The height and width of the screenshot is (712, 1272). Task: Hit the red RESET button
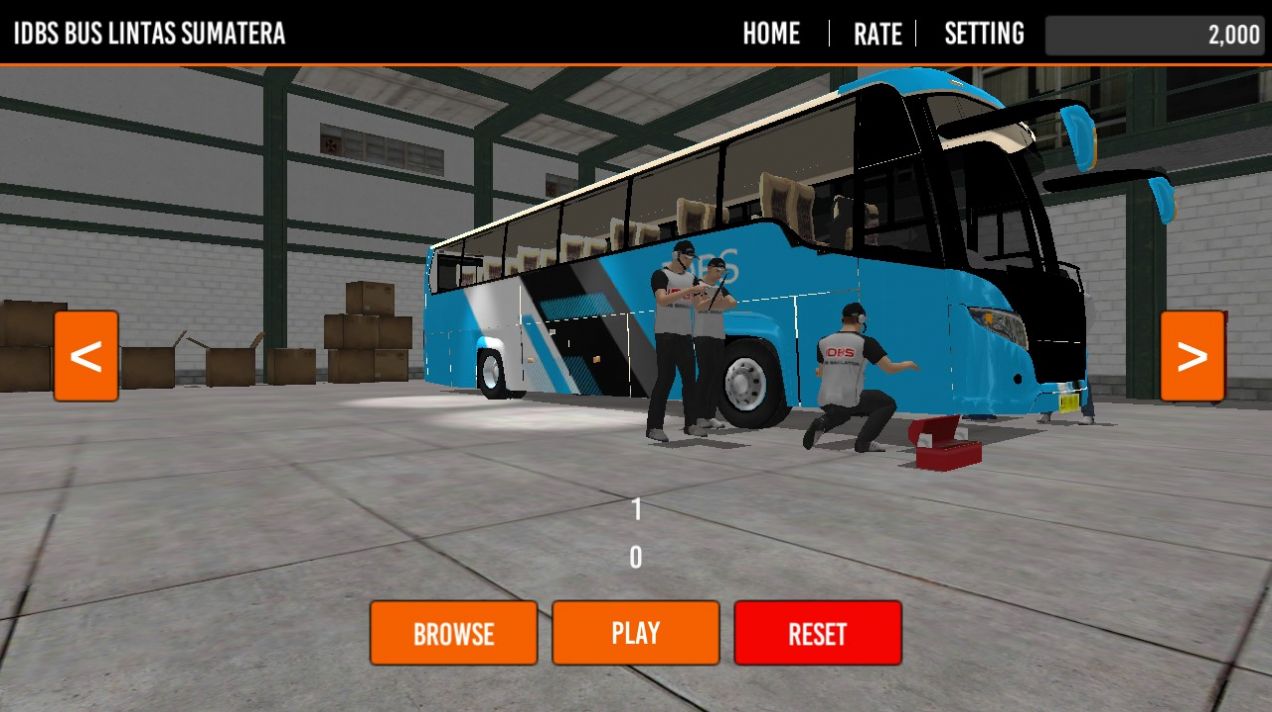pos(817,633)
